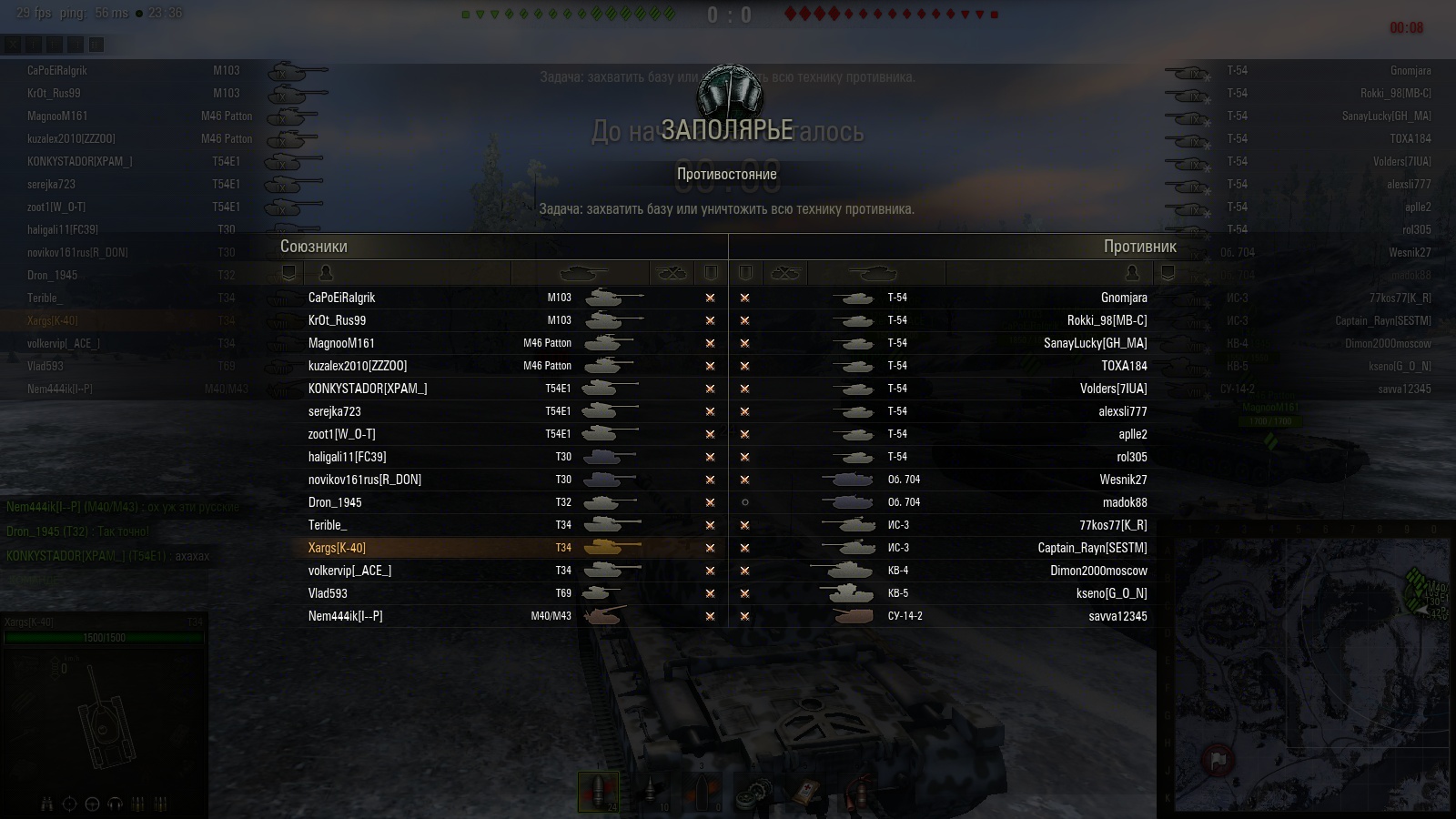Select Xargs[K-40] highlighted row in the scoreboard

[473, 548]
